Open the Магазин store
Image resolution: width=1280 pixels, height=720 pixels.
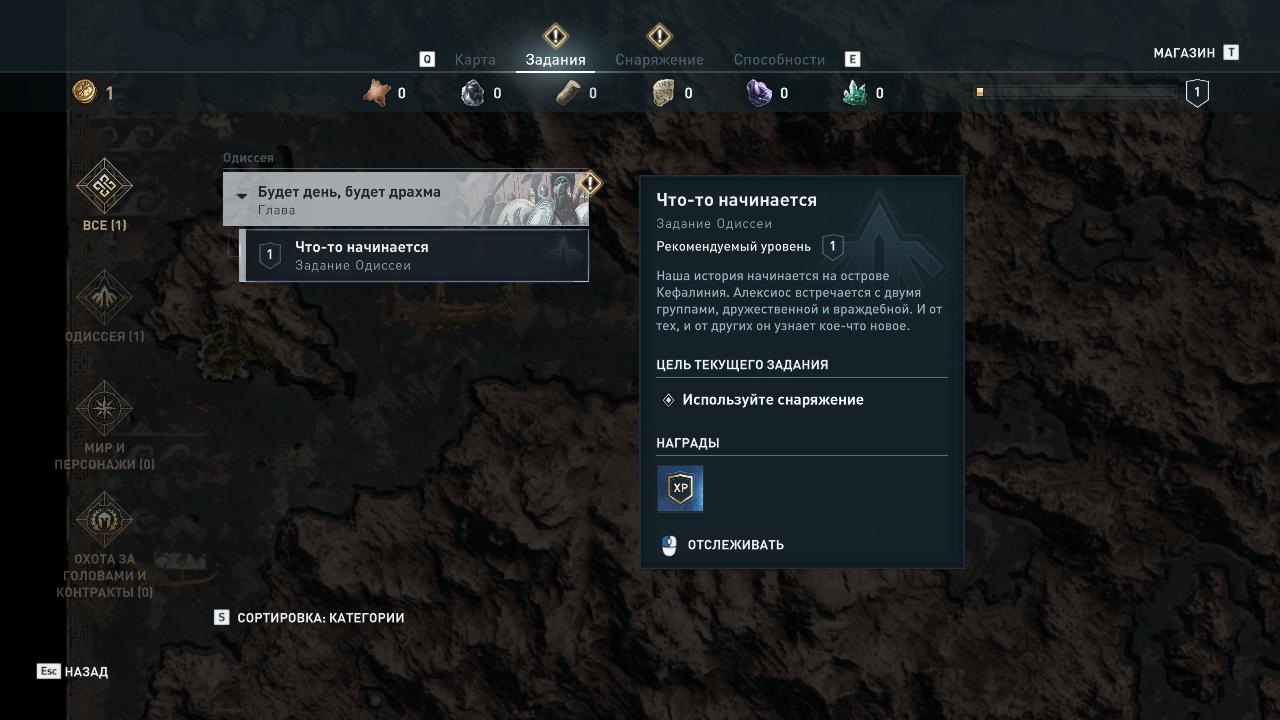1184,53
